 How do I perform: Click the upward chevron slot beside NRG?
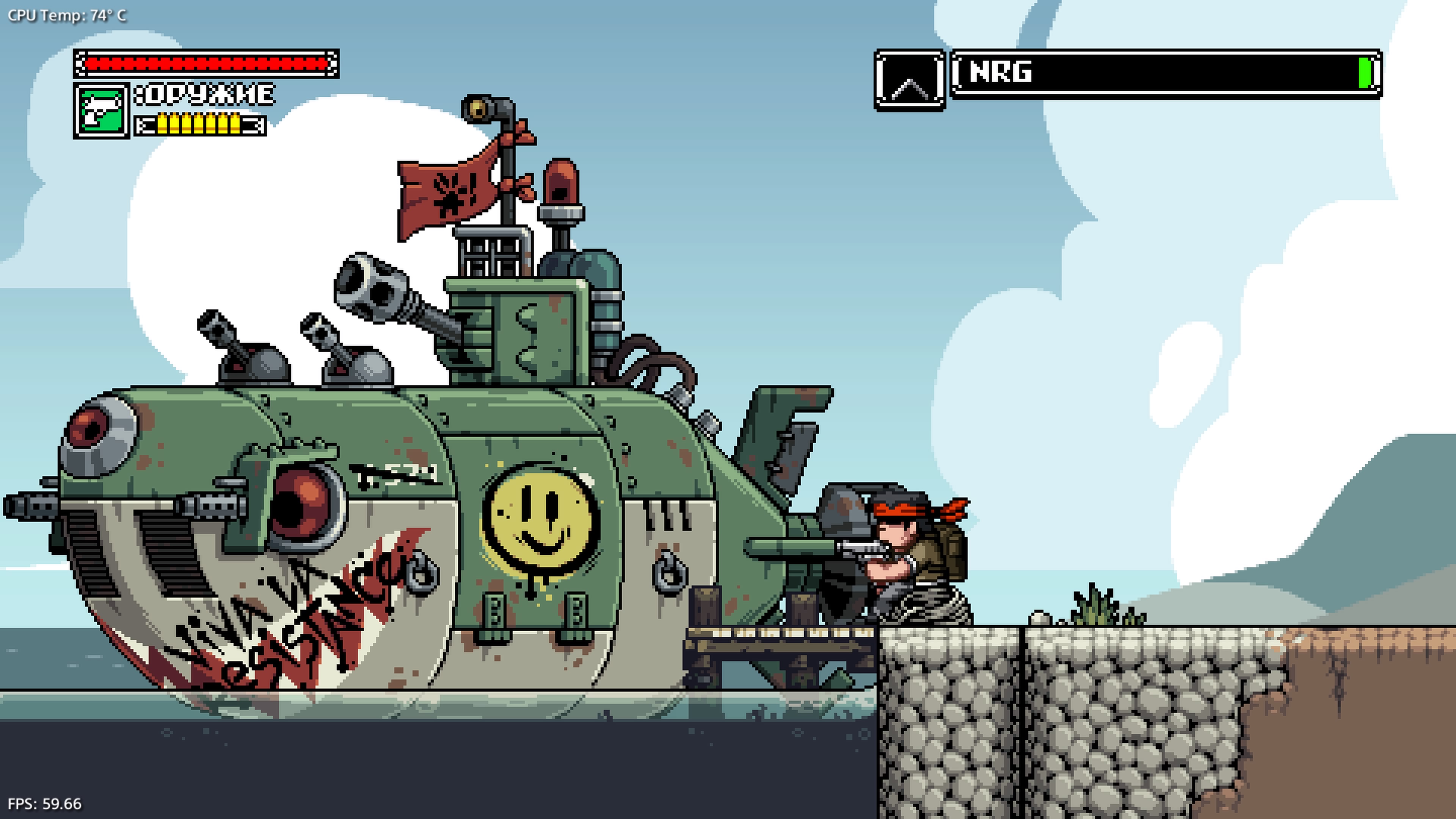click(910, 80)
